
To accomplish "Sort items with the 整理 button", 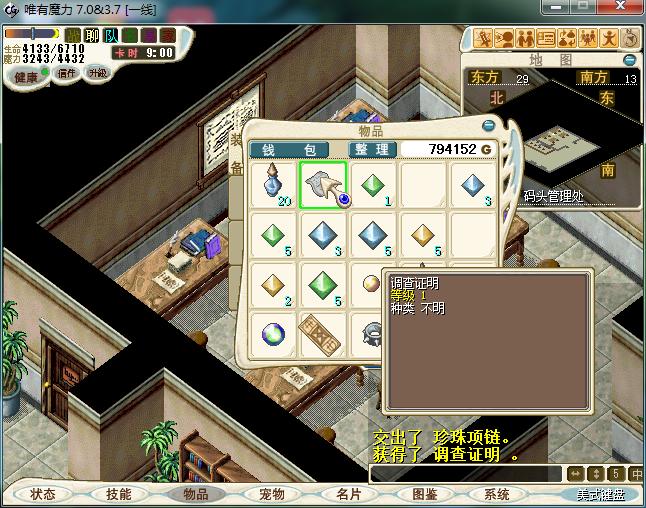I will 371,149.
